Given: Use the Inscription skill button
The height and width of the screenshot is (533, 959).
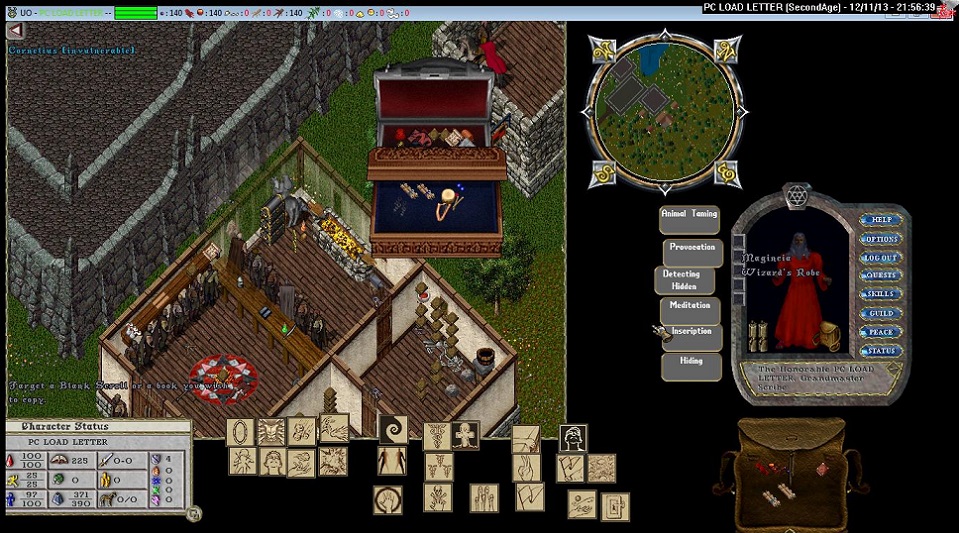Looking at the screenshot, I should point(692,336).
